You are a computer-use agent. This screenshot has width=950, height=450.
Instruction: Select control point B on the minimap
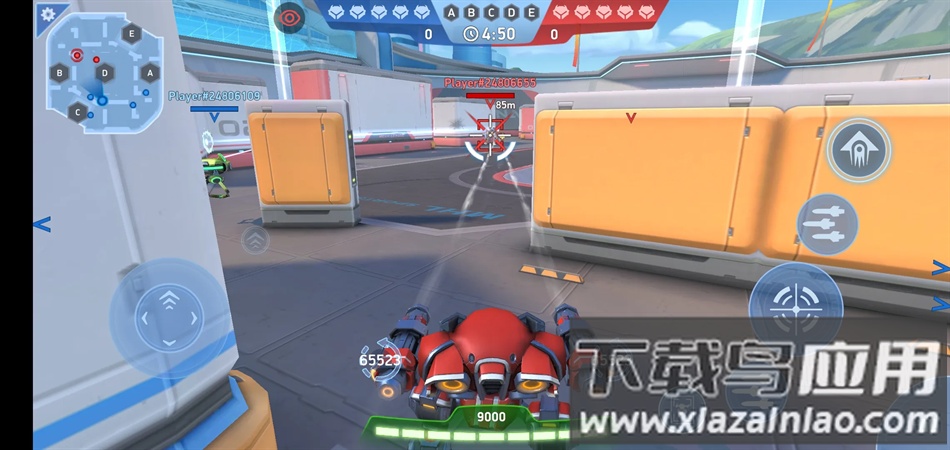pyautogui.click(x=60, y=73)
